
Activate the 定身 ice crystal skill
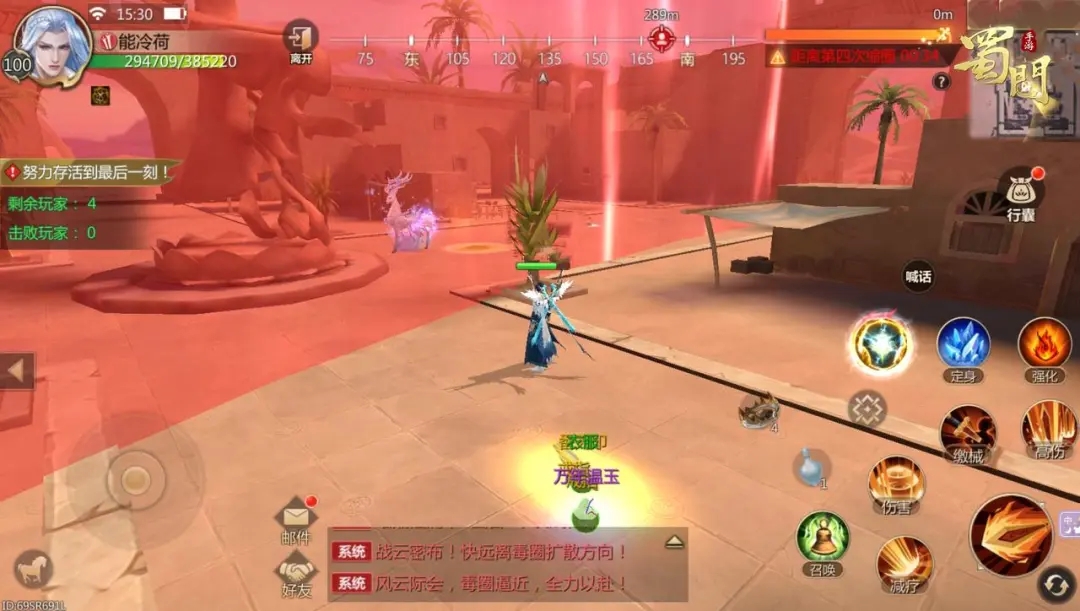pyautogui.click(x=963, y=344)
